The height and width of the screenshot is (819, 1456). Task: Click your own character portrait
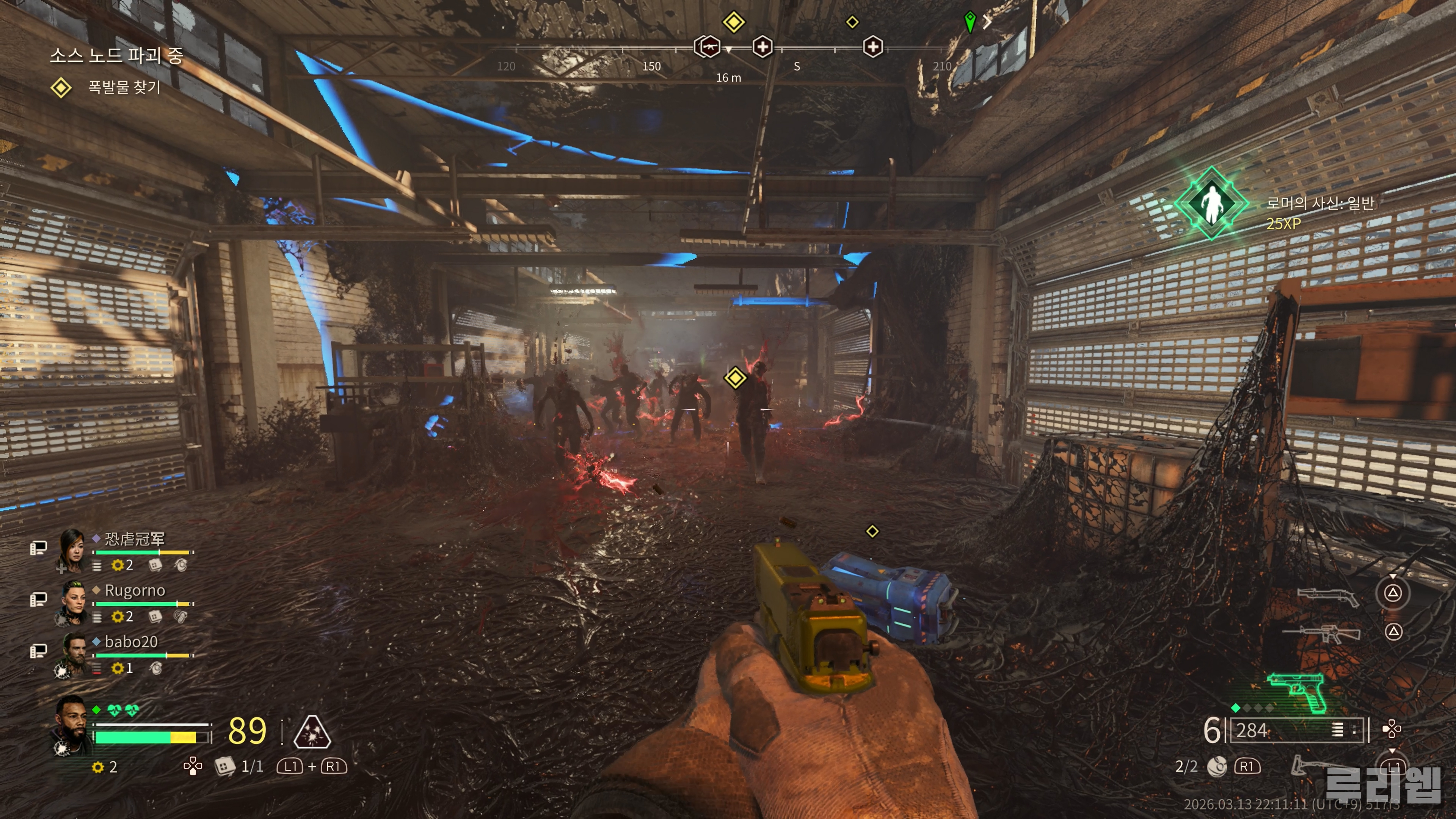[x=72, y=726]
